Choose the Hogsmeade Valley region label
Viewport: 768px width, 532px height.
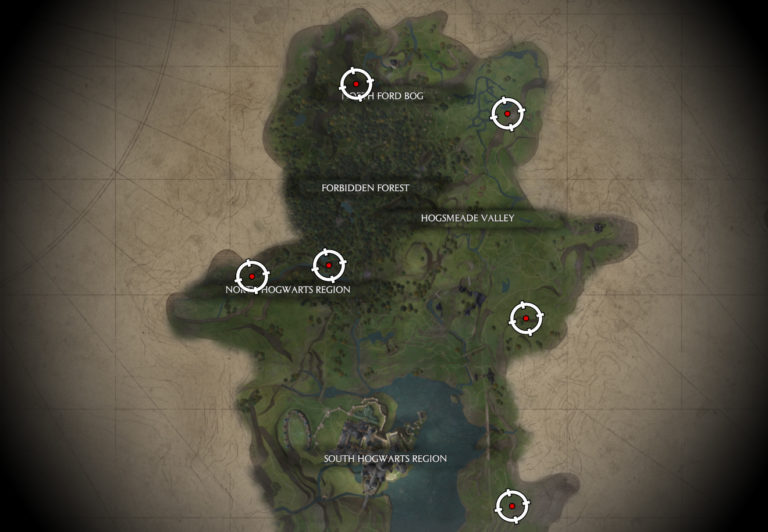click(467, 218)
